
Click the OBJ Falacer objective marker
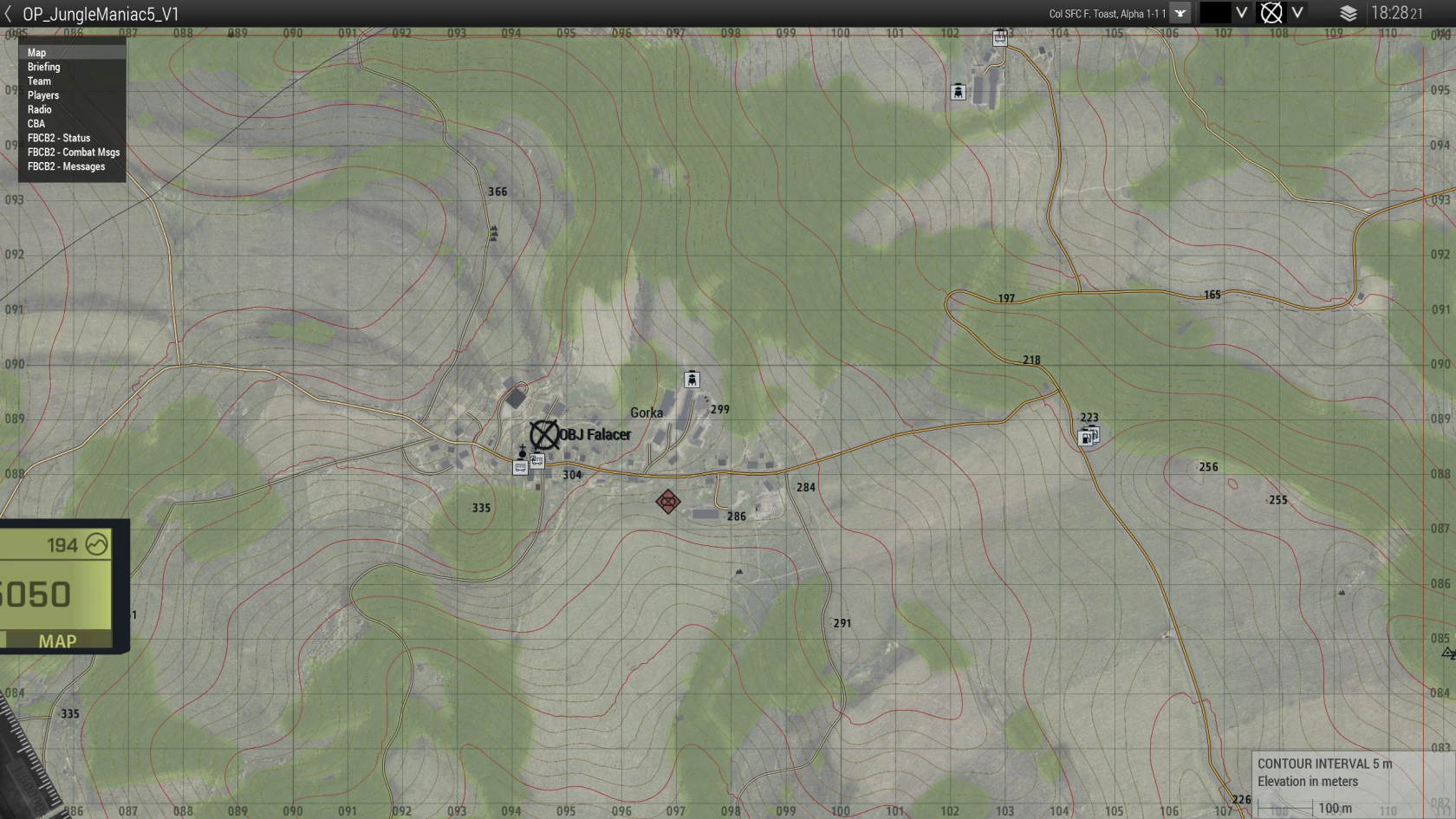tap(545, 432)
